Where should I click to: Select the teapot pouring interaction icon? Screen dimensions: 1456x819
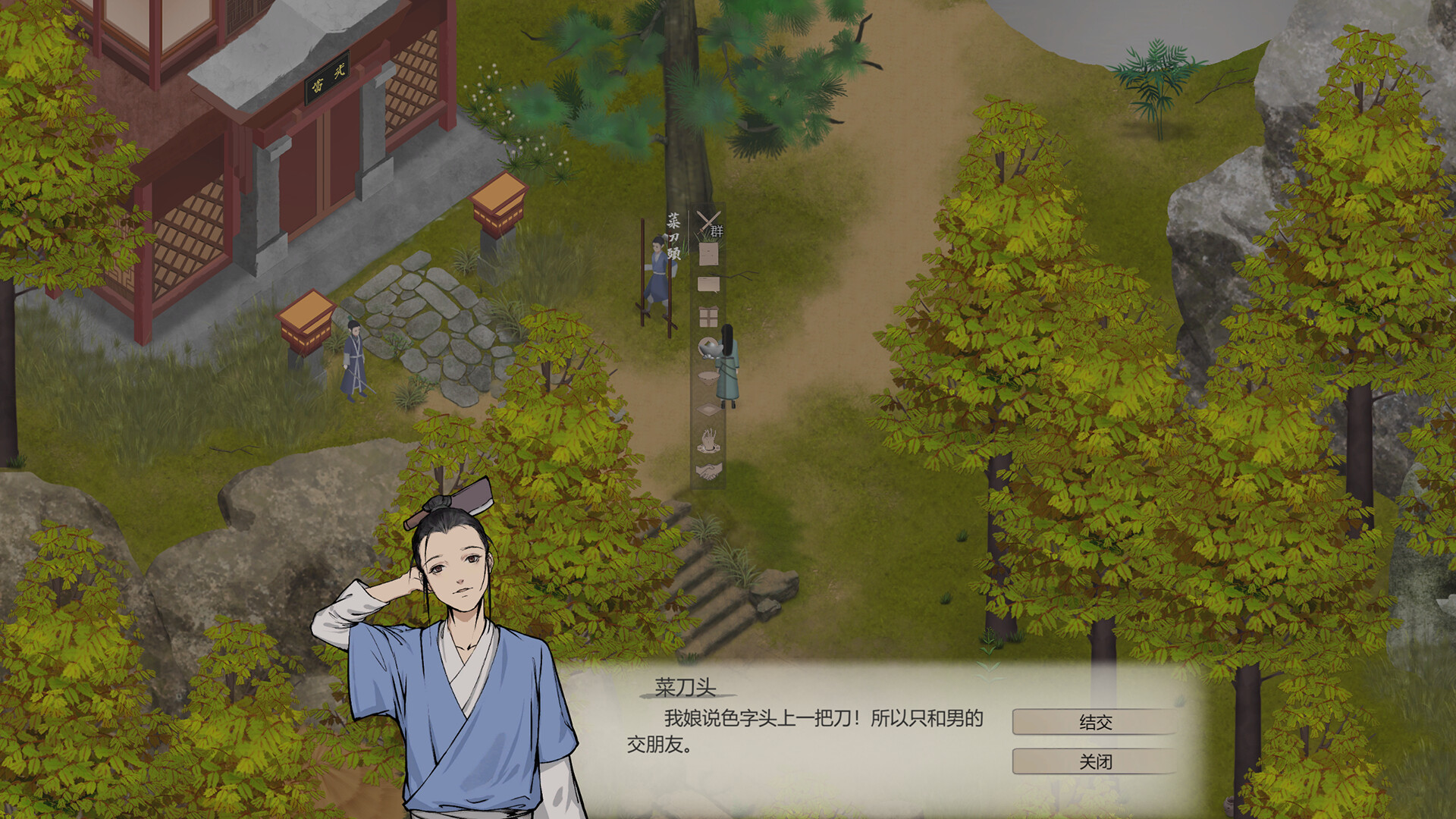point(709,347)
